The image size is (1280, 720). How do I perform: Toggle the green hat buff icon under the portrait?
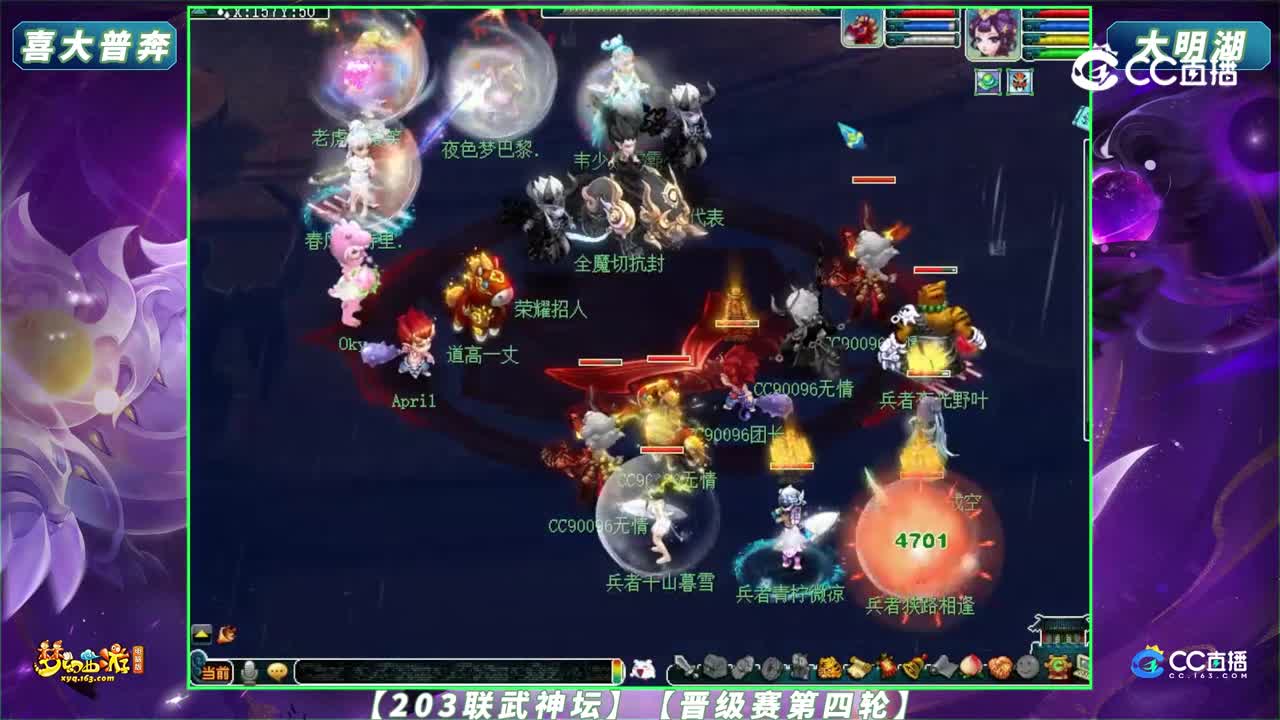(x=988, y=80)
